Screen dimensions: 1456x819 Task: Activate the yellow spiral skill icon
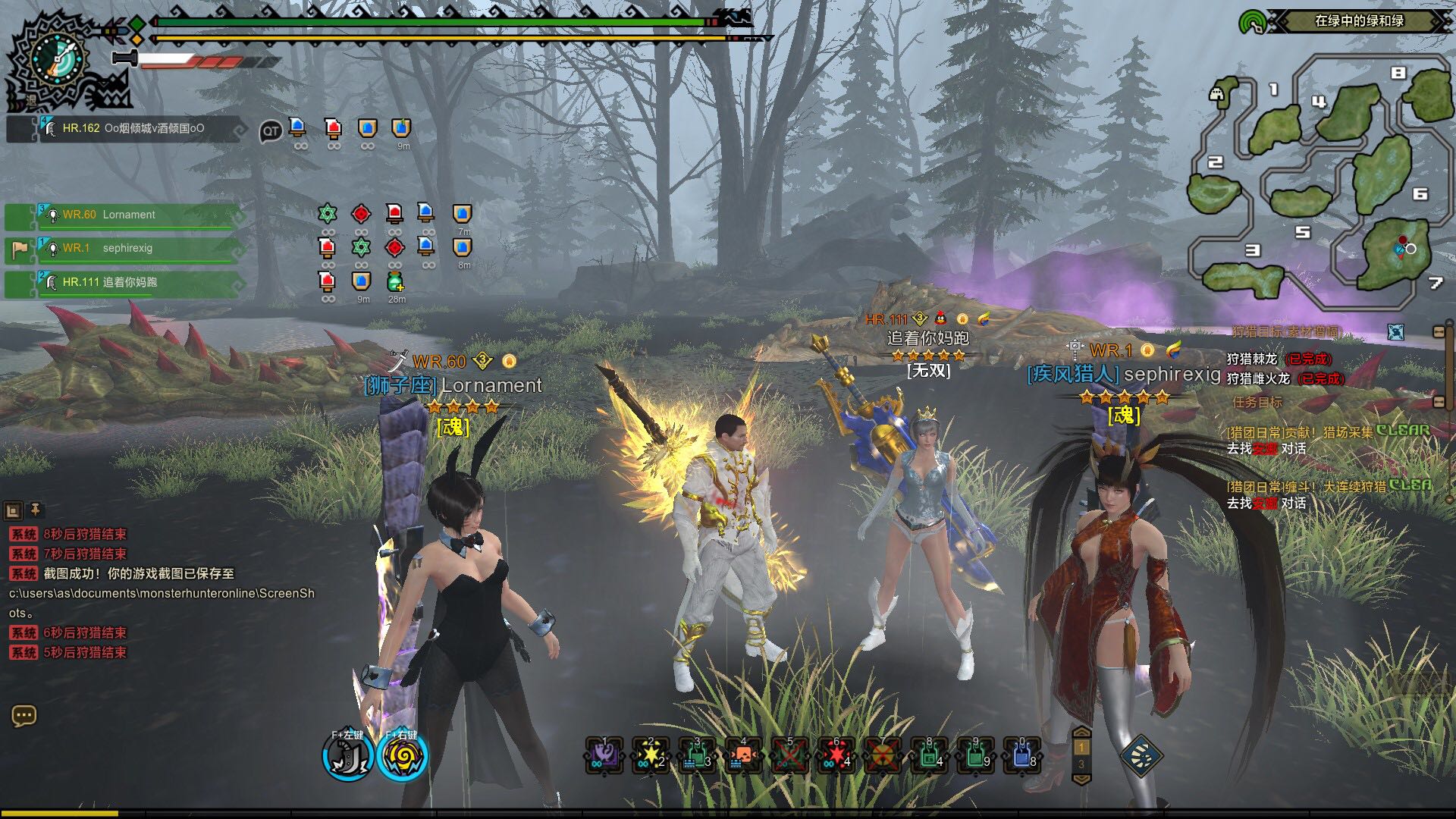pyautogui.click(x=402, y=757)
